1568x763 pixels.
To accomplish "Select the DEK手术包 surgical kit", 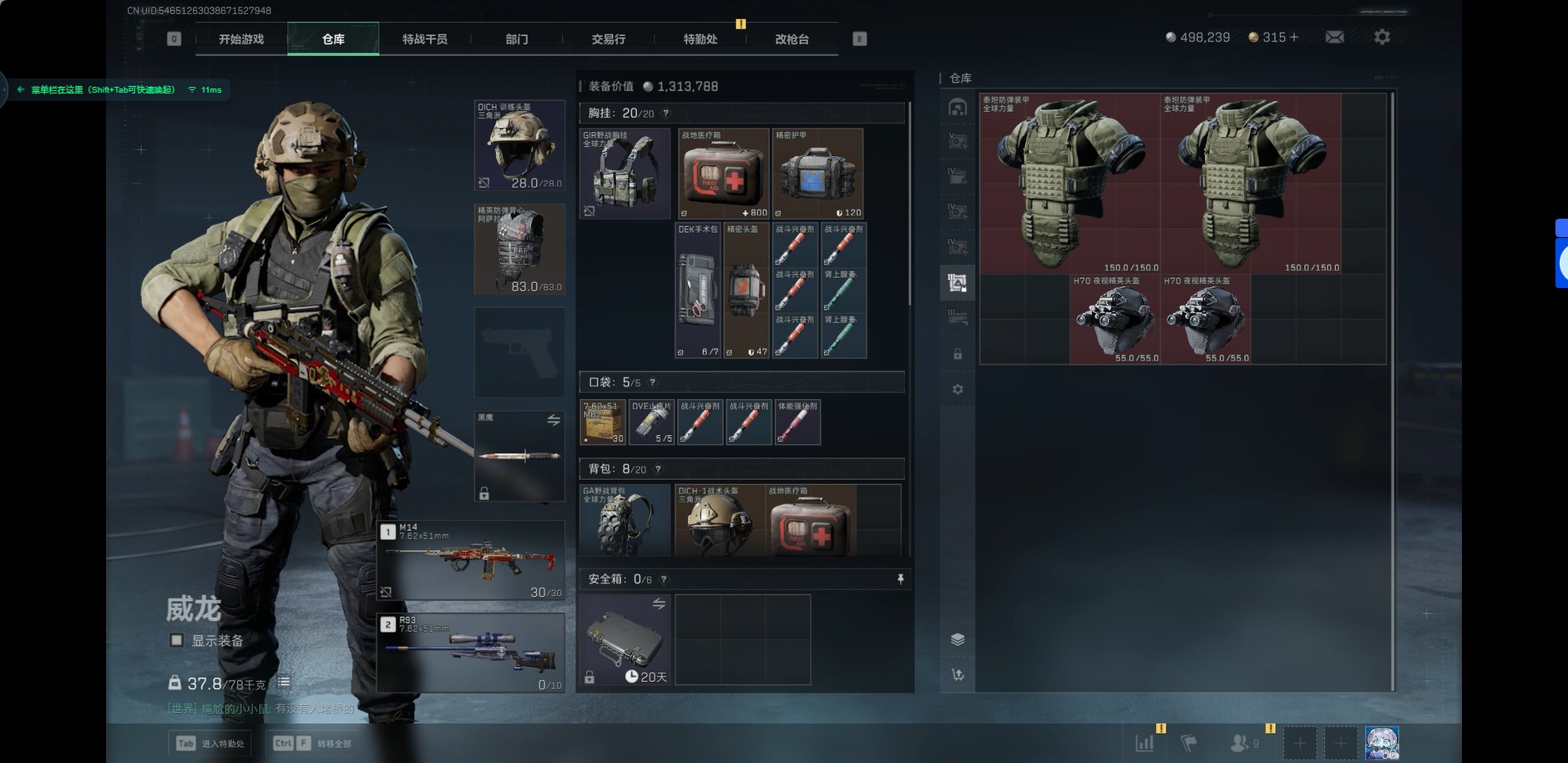I will 698,290.
